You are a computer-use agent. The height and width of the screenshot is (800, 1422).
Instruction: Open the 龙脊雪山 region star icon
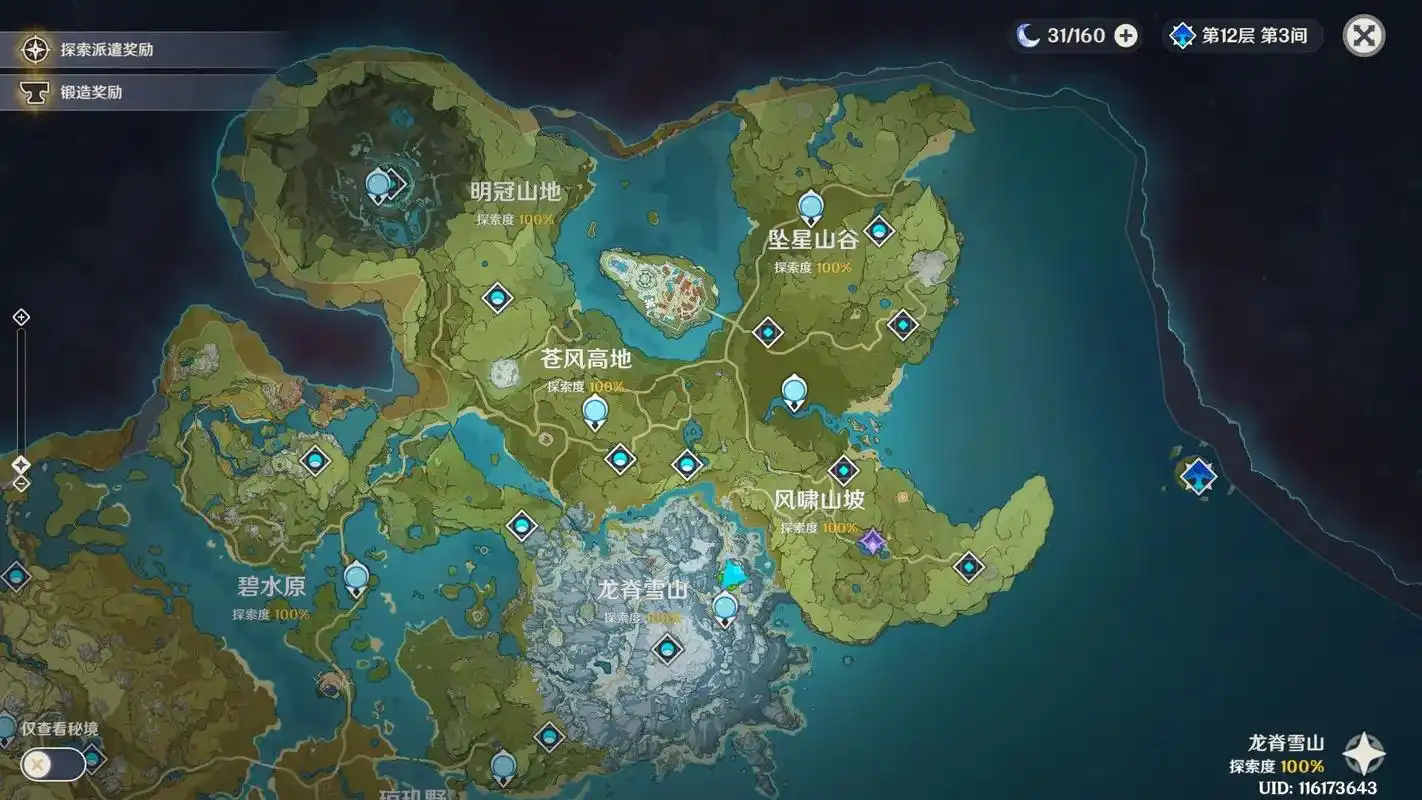pos(1364,755)
